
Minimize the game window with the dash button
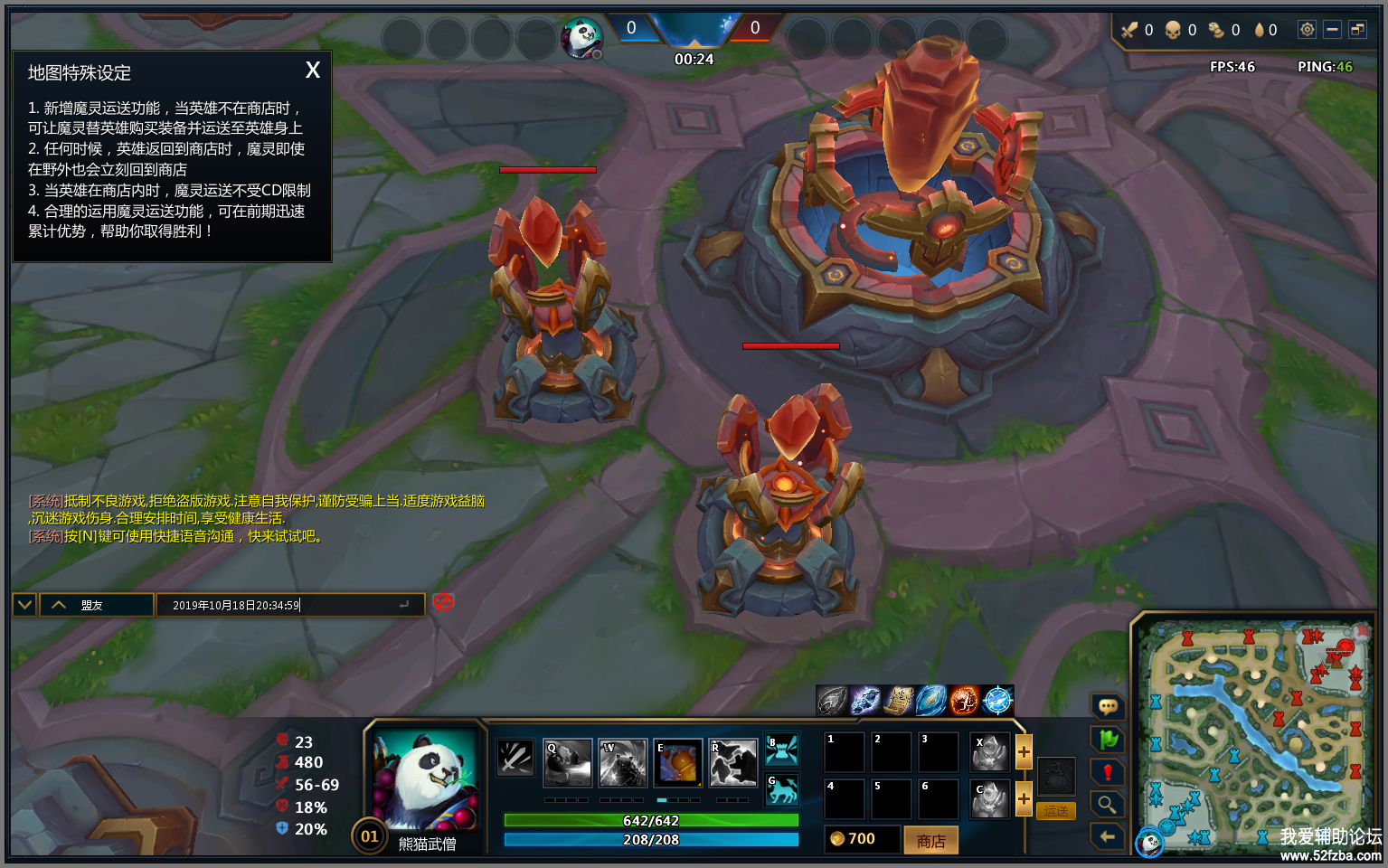coord(1332,30)
